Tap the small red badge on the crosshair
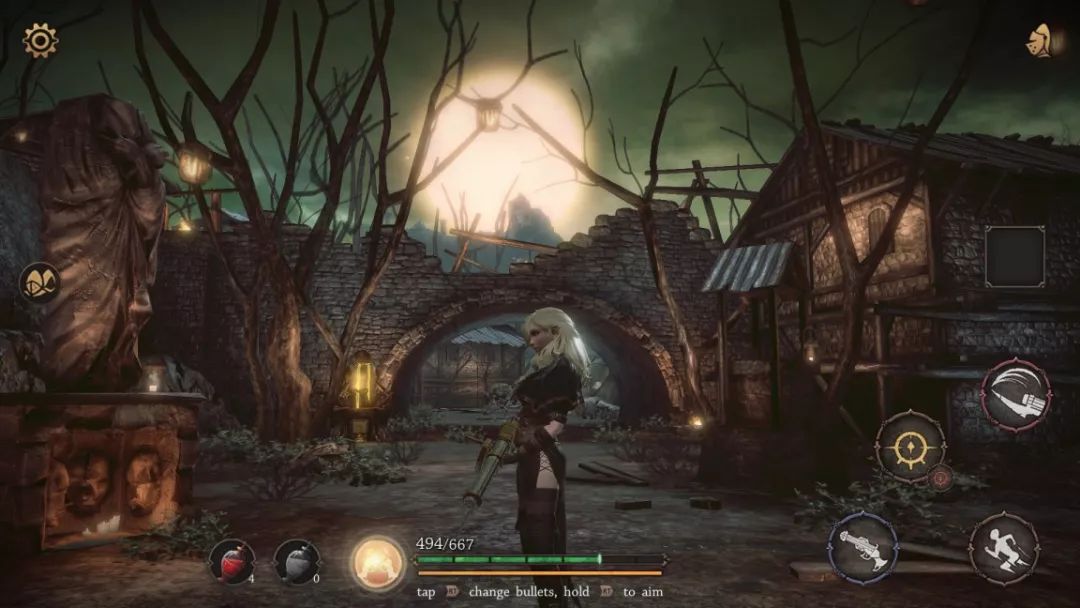This screenshot has width=1080, height=608. (x=941, y=479)
